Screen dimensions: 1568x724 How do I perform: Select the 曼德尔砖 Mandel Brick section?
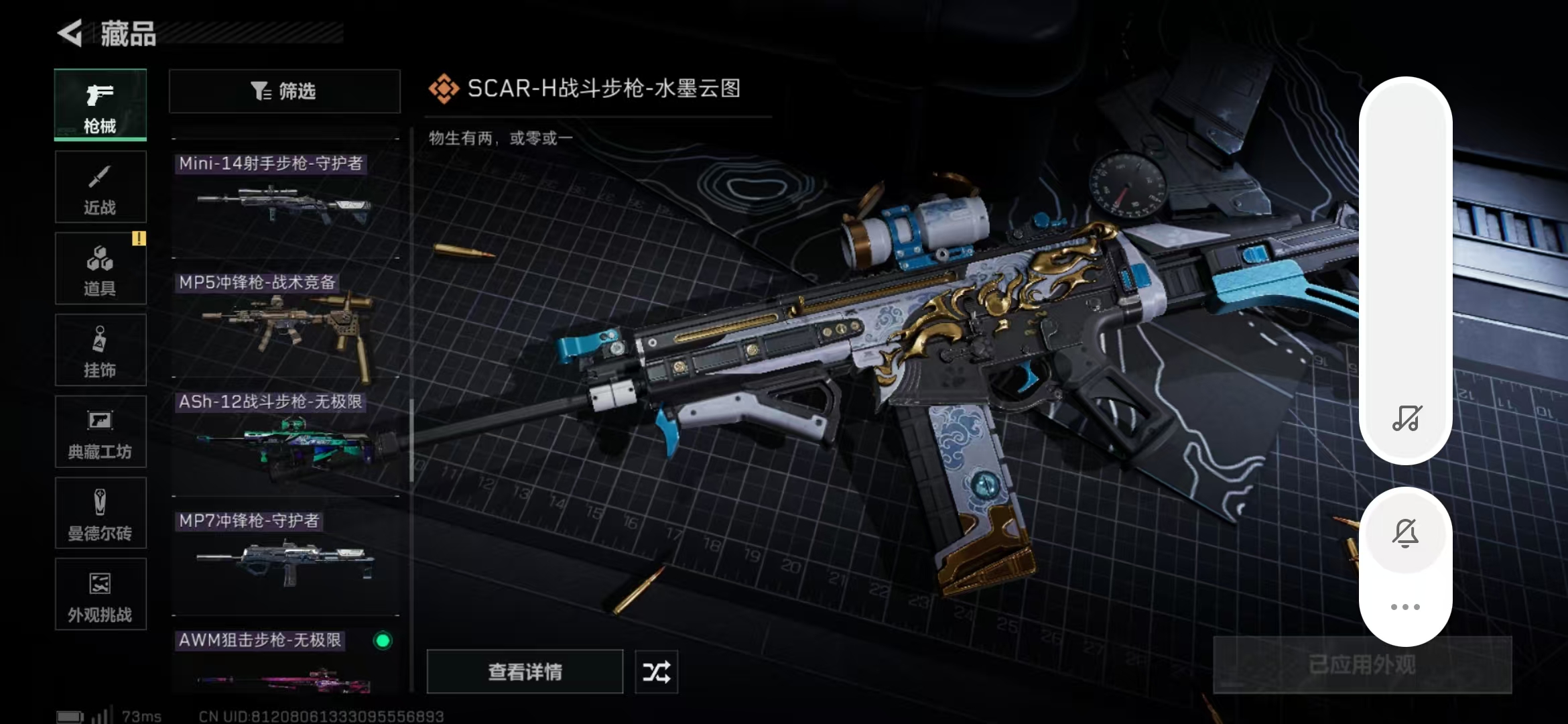[x=100, y=514]
